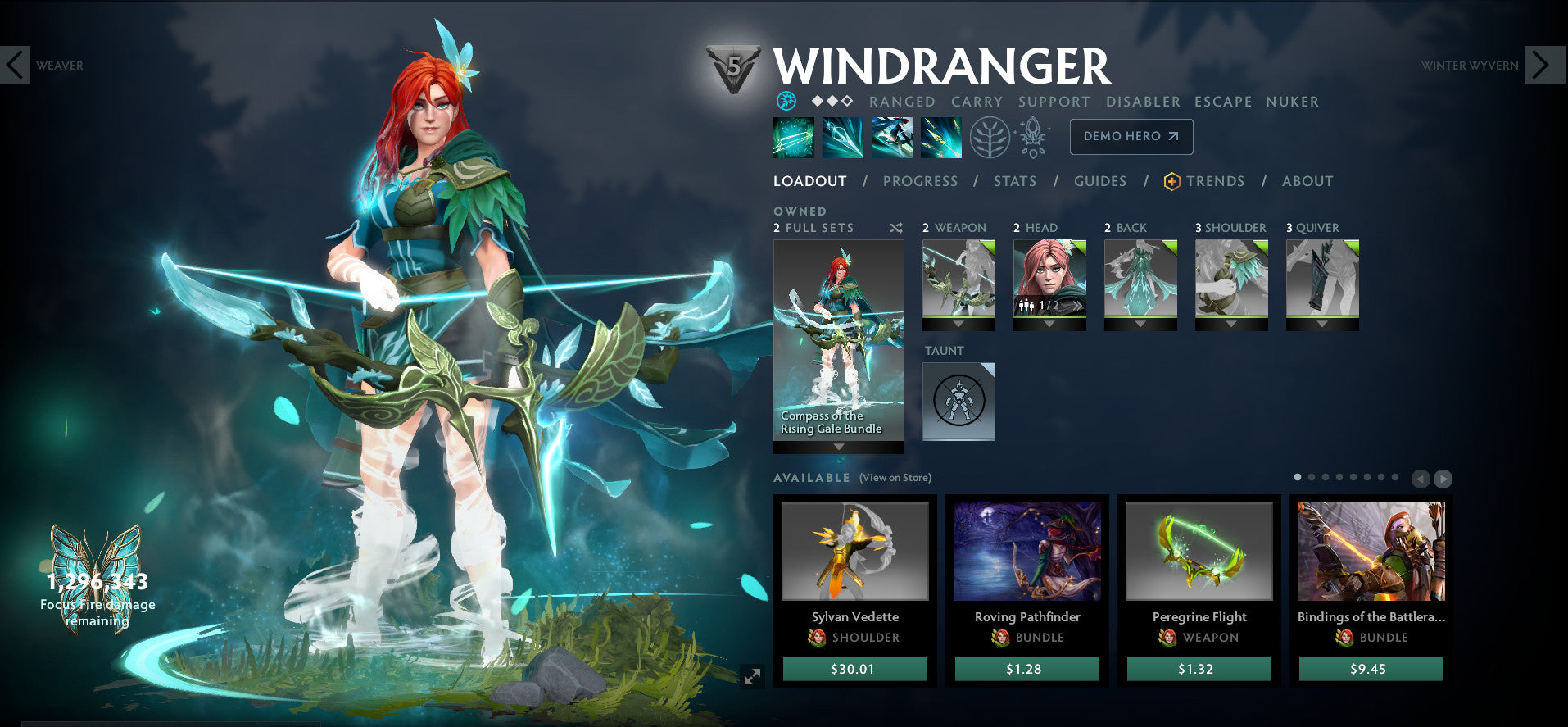Open the GUIDES tab

[1099, 181]
